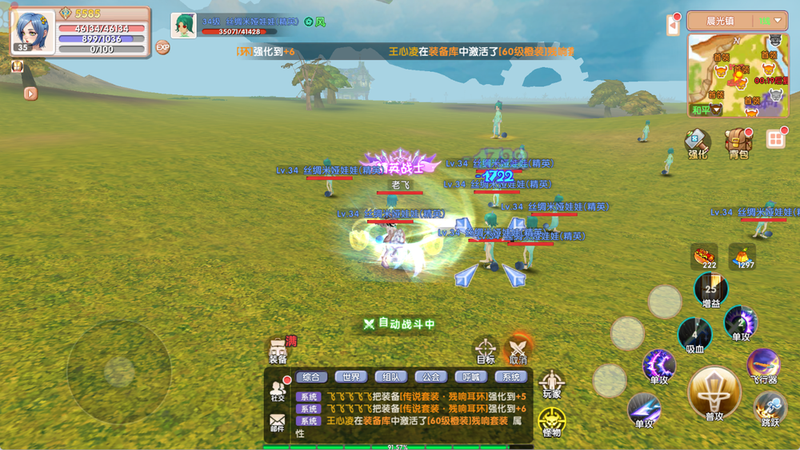800x450 pixels.
Task: Use the pudding consumable item
Action: pyautogui.click(x=743, y=256)
